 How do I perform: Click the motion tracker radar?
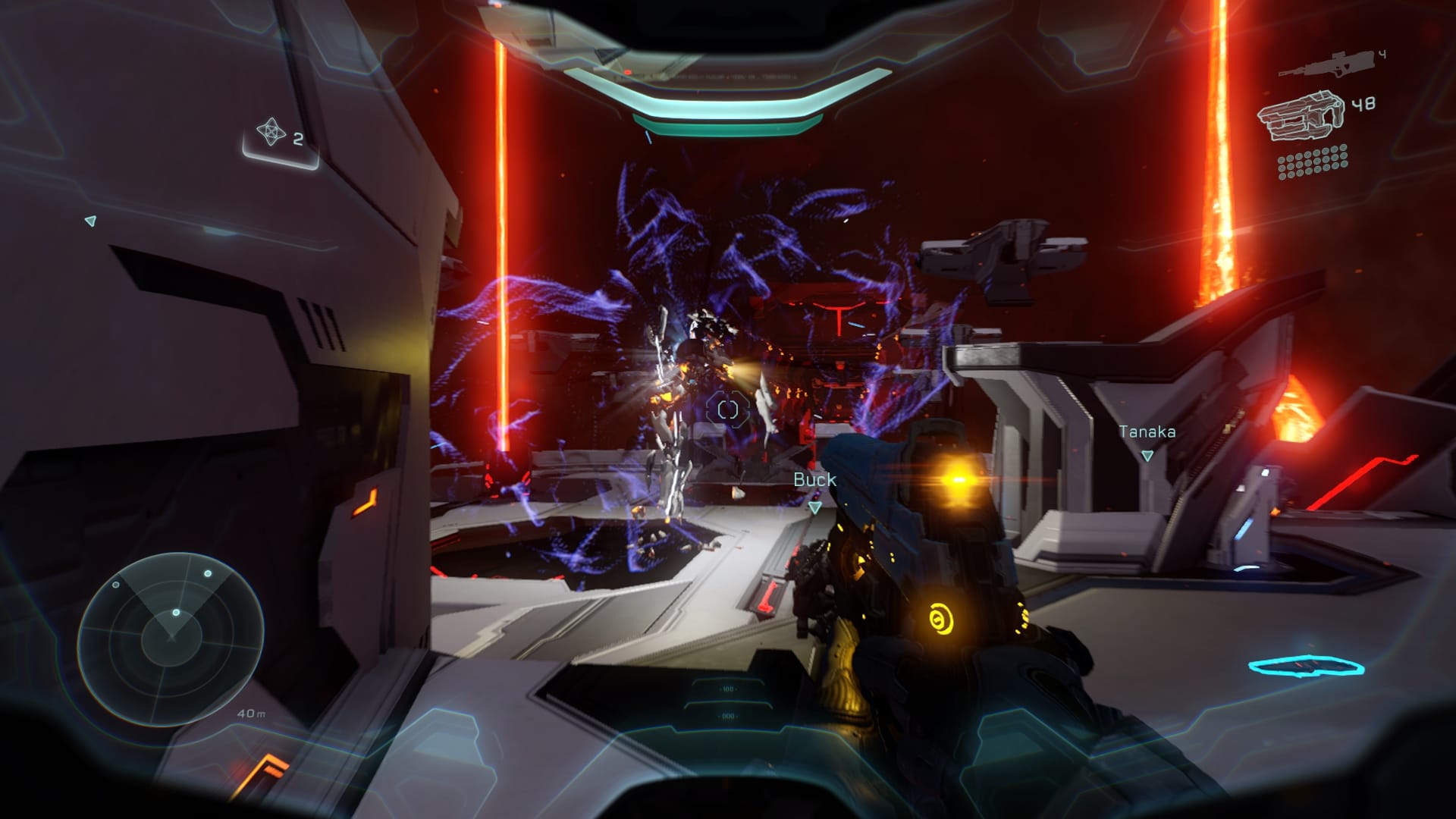171,638
